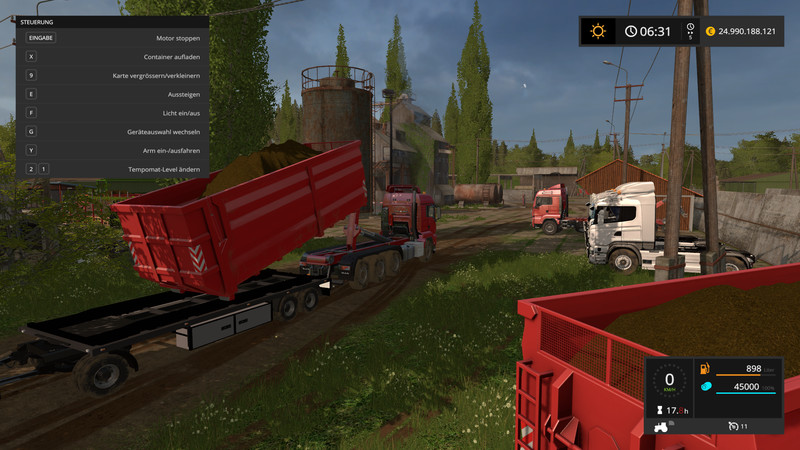Select the time scale clock icon
Image resolution: width=800 pixels, height=450 pixels.
pos(691,29)
